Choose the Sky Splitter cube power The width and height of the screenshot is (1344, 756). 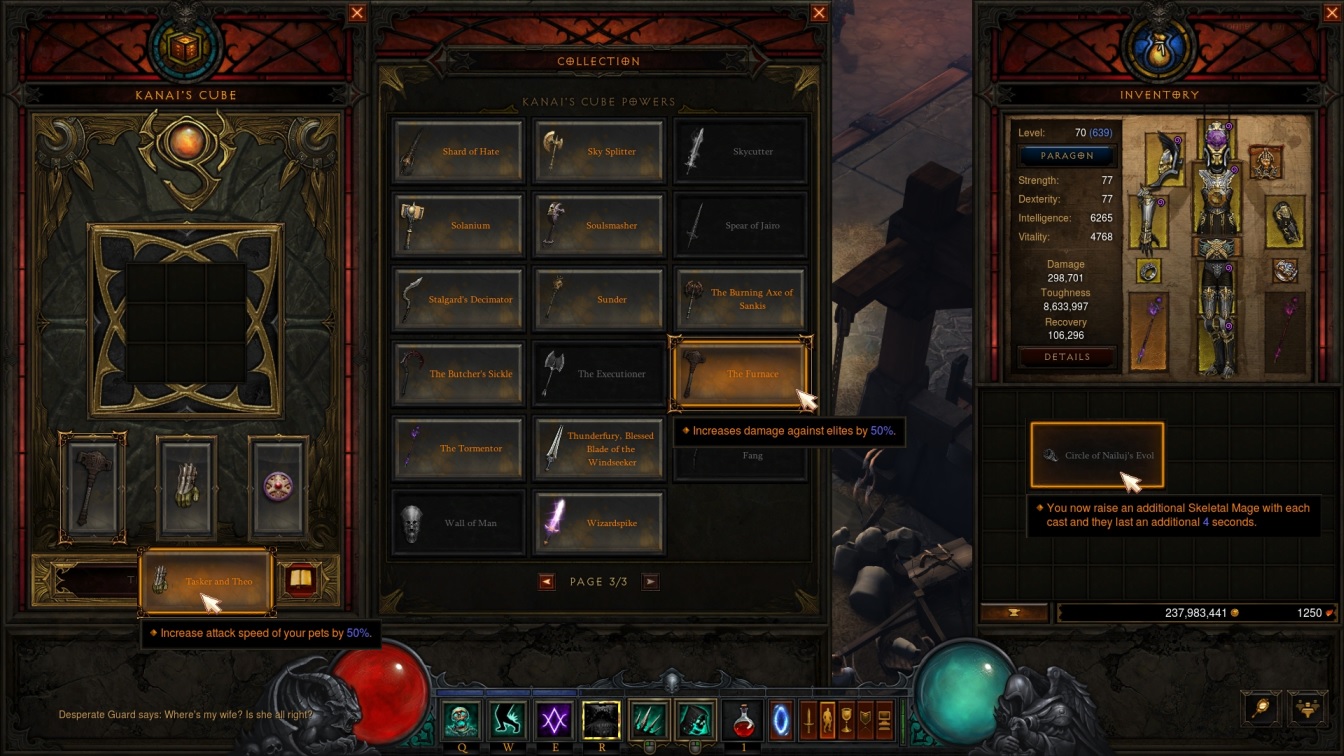599,151
